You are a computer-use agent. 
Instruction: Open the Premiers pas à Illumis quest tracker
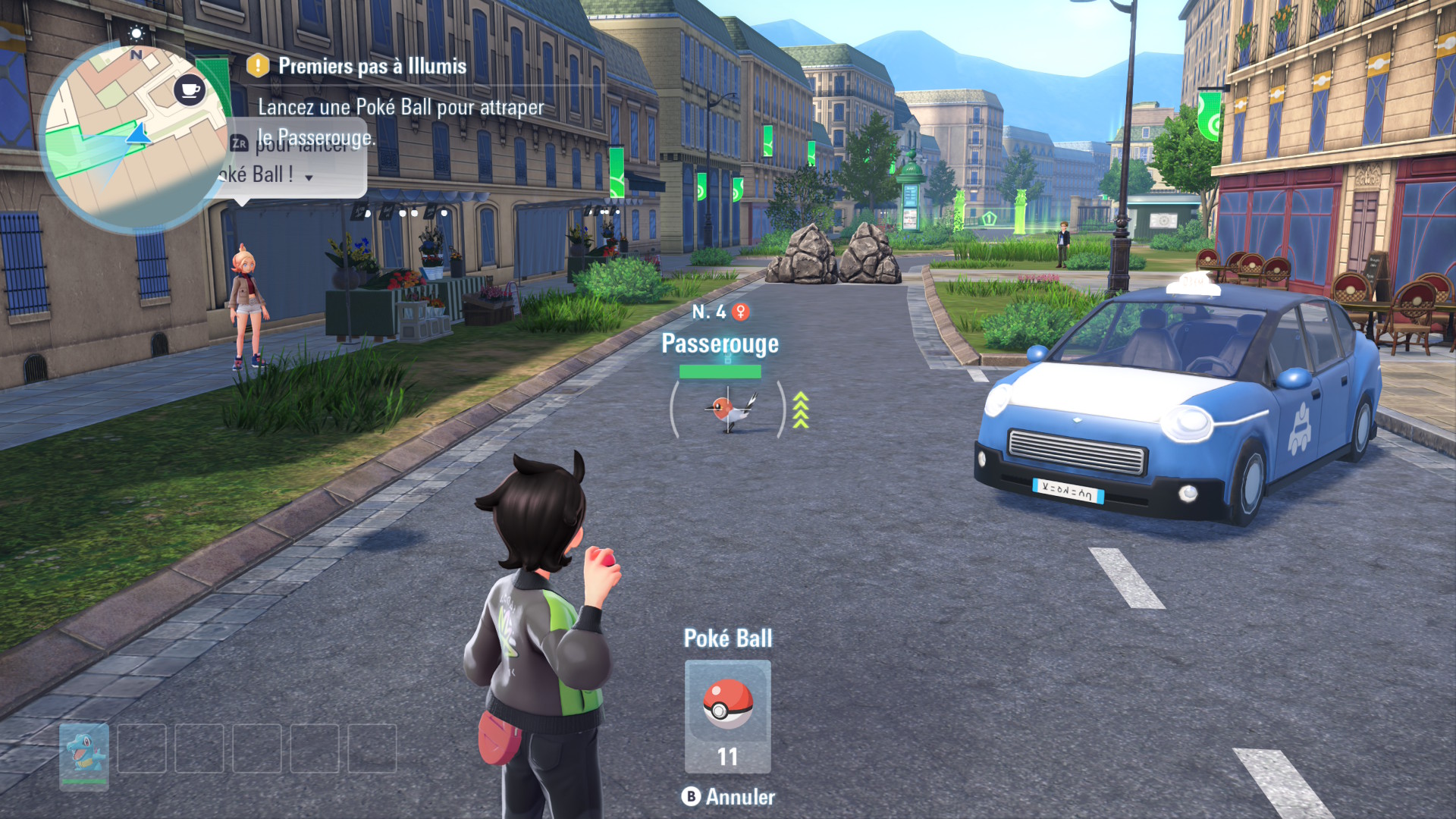[372, 67]
